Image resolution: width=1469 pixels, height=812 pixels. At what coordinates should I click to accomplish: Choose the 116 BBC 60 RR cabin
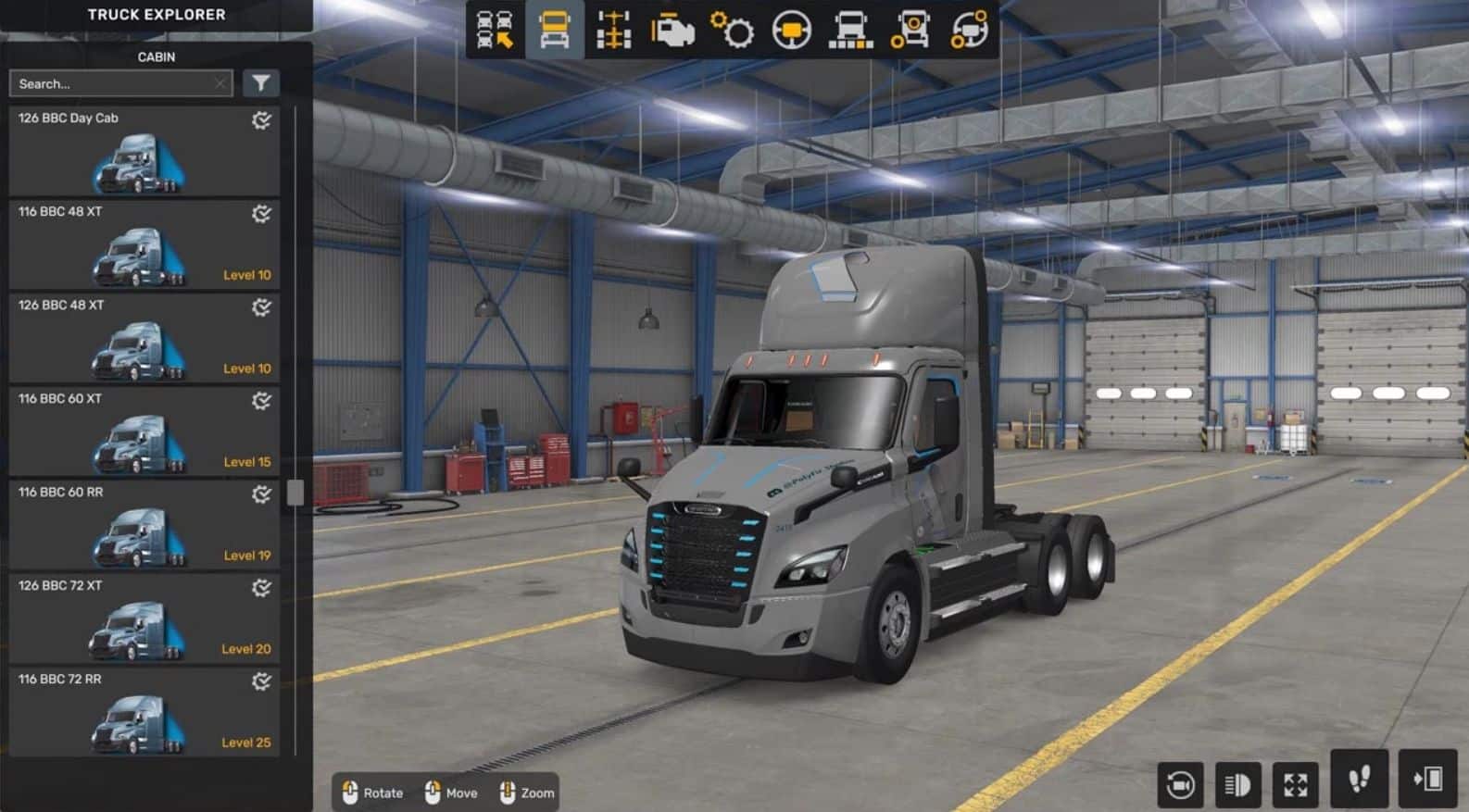144,525
